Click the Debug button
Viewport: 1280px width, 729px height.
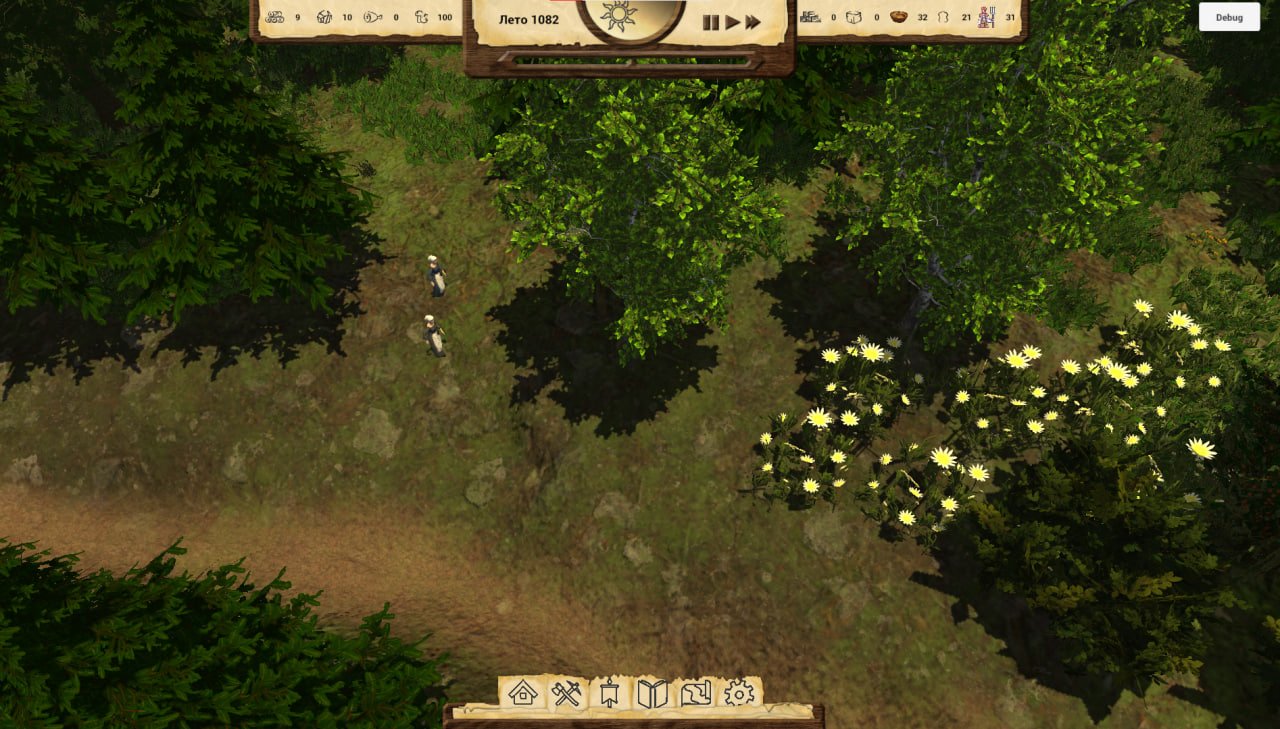[1229, 17]
